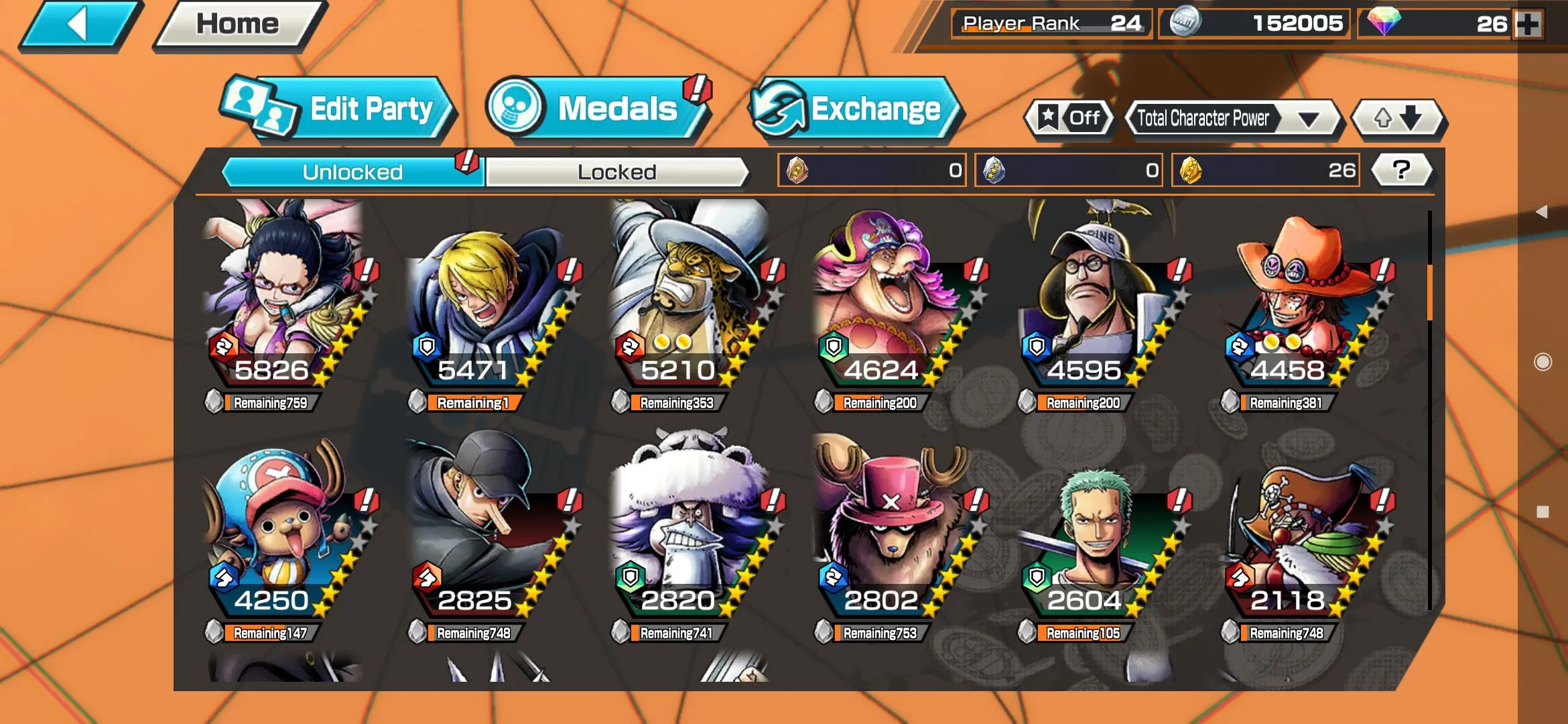
Task: Open the Medals screen
Action: tap(596, 109)
